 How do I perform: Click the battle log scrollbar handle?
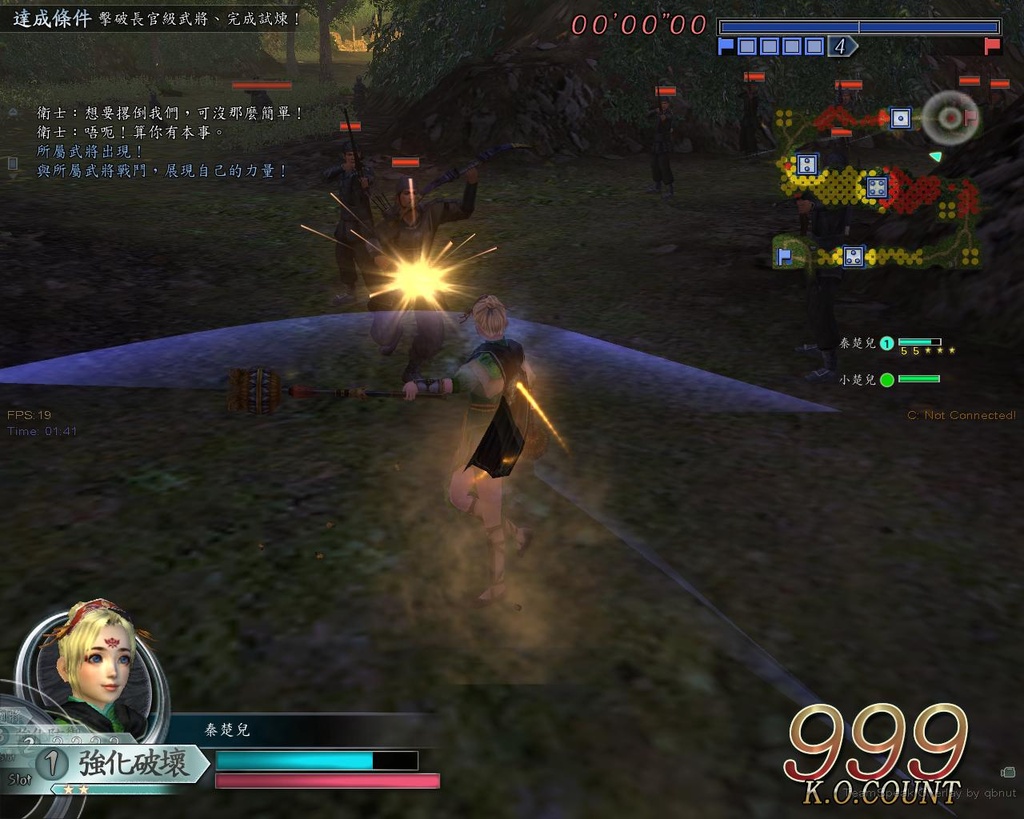click(12, 162)
